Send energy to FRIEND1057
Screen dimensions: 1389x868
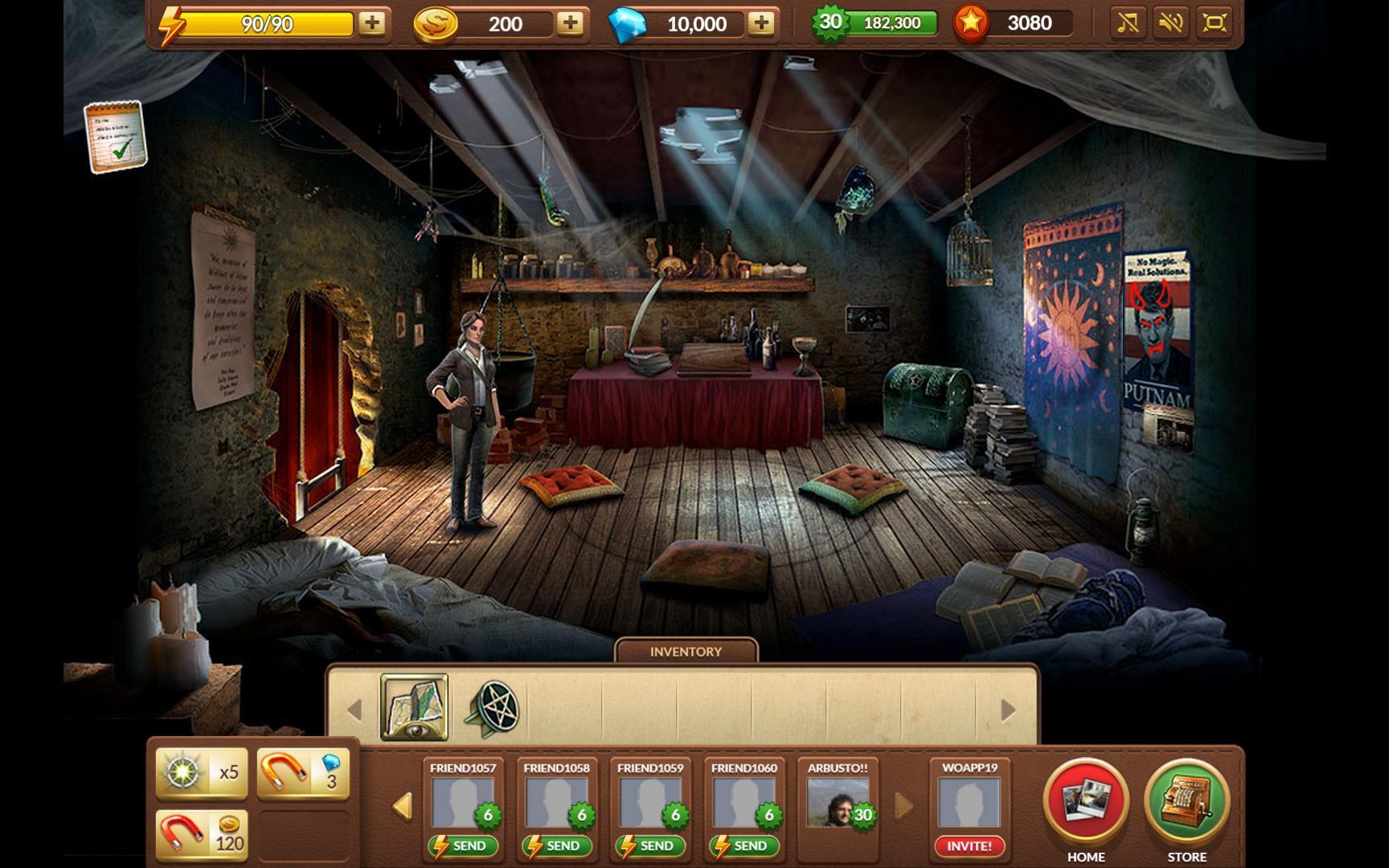pyautogui.click(x=463, y=845)
